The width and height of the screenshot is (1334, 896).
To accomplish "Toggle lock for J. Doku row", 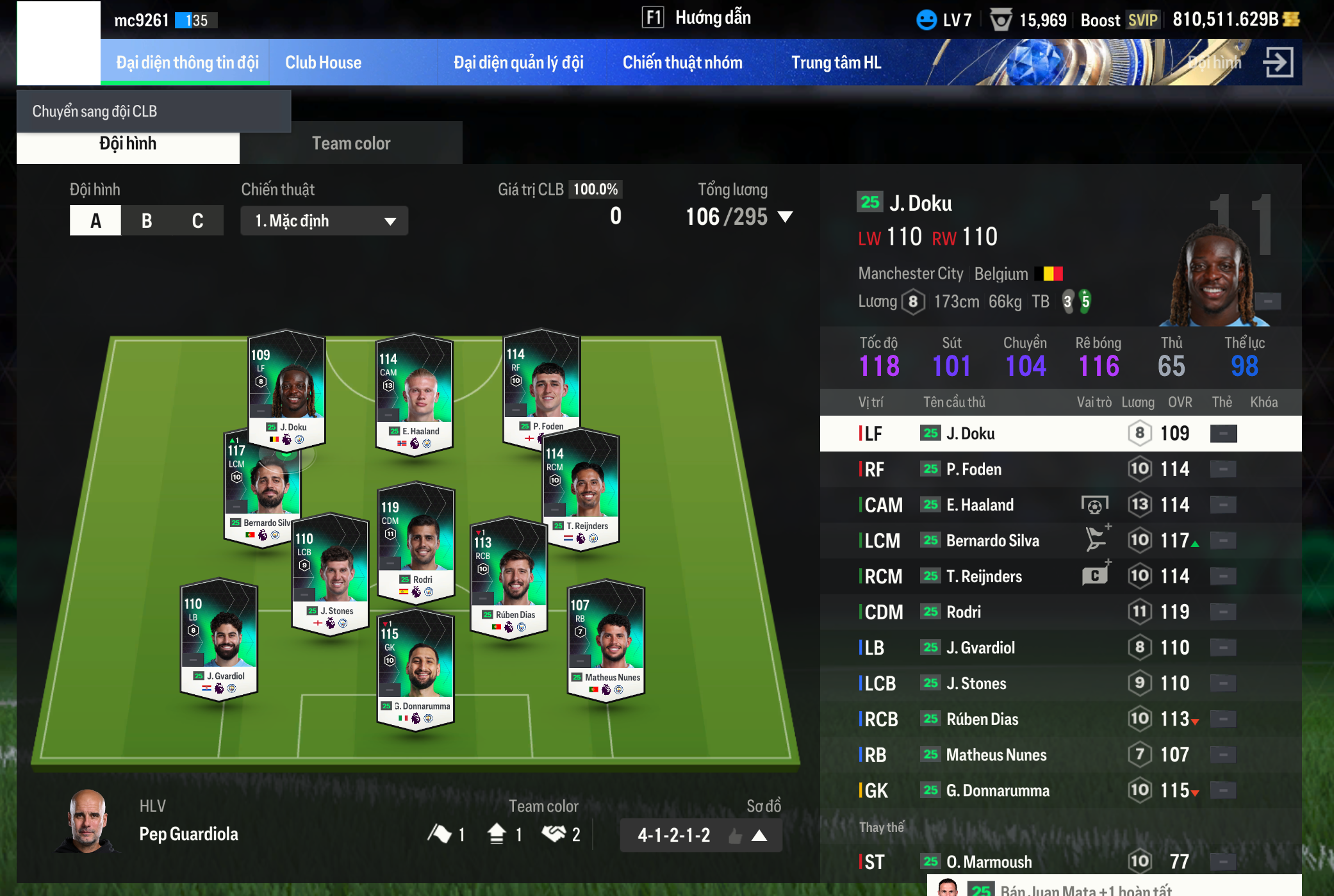I will click(x=1223, y=434).
